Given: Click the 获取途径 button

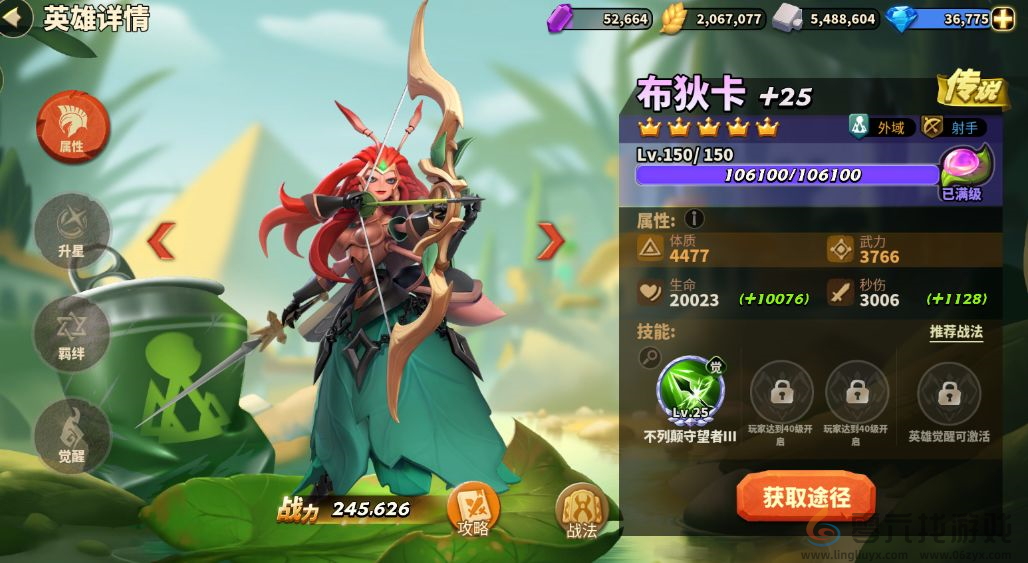Looking at the screenshot, I should click(x=806, y=497).
